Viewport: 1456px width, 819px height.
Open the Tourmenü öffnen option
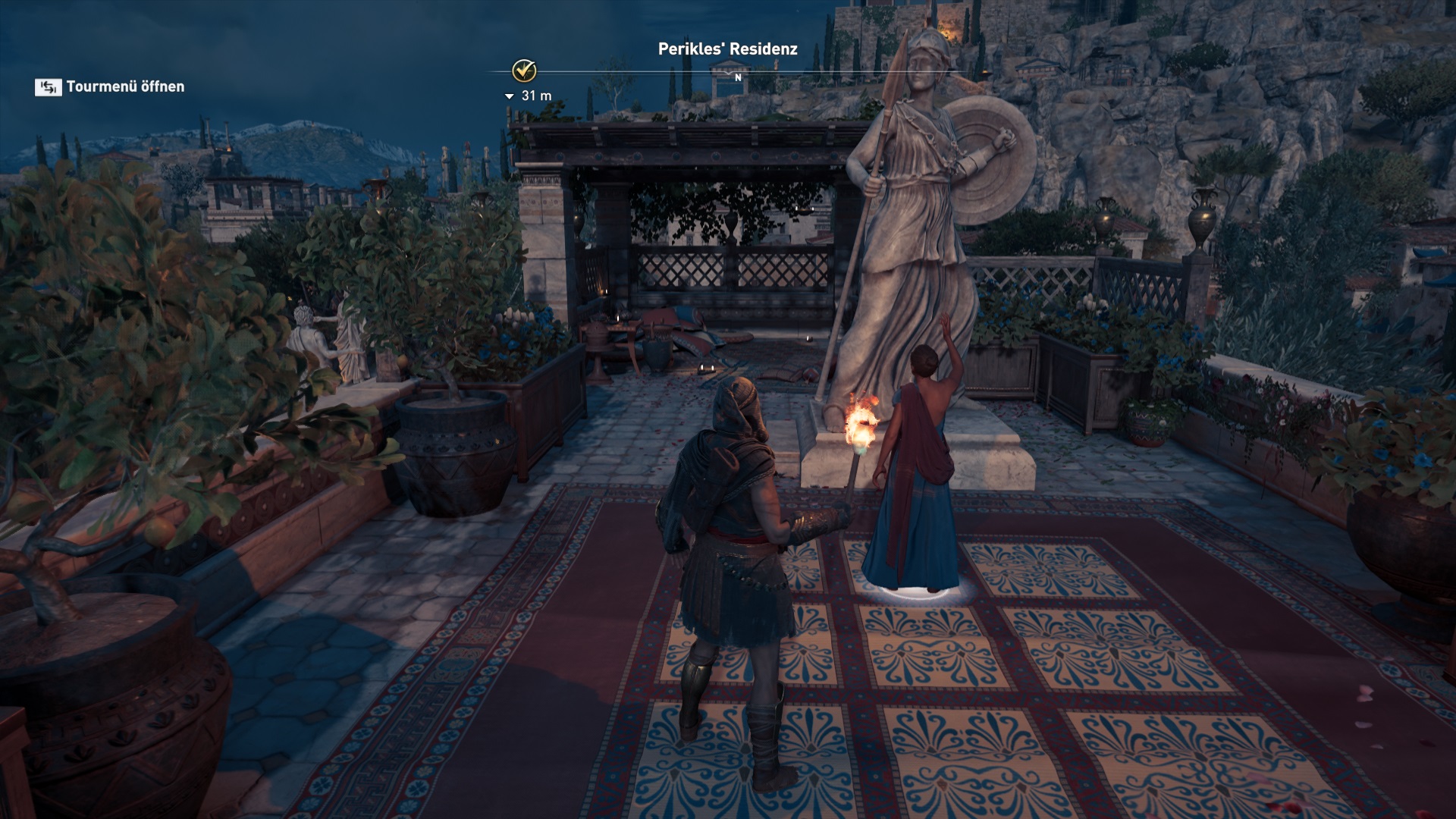click(111, 87)
